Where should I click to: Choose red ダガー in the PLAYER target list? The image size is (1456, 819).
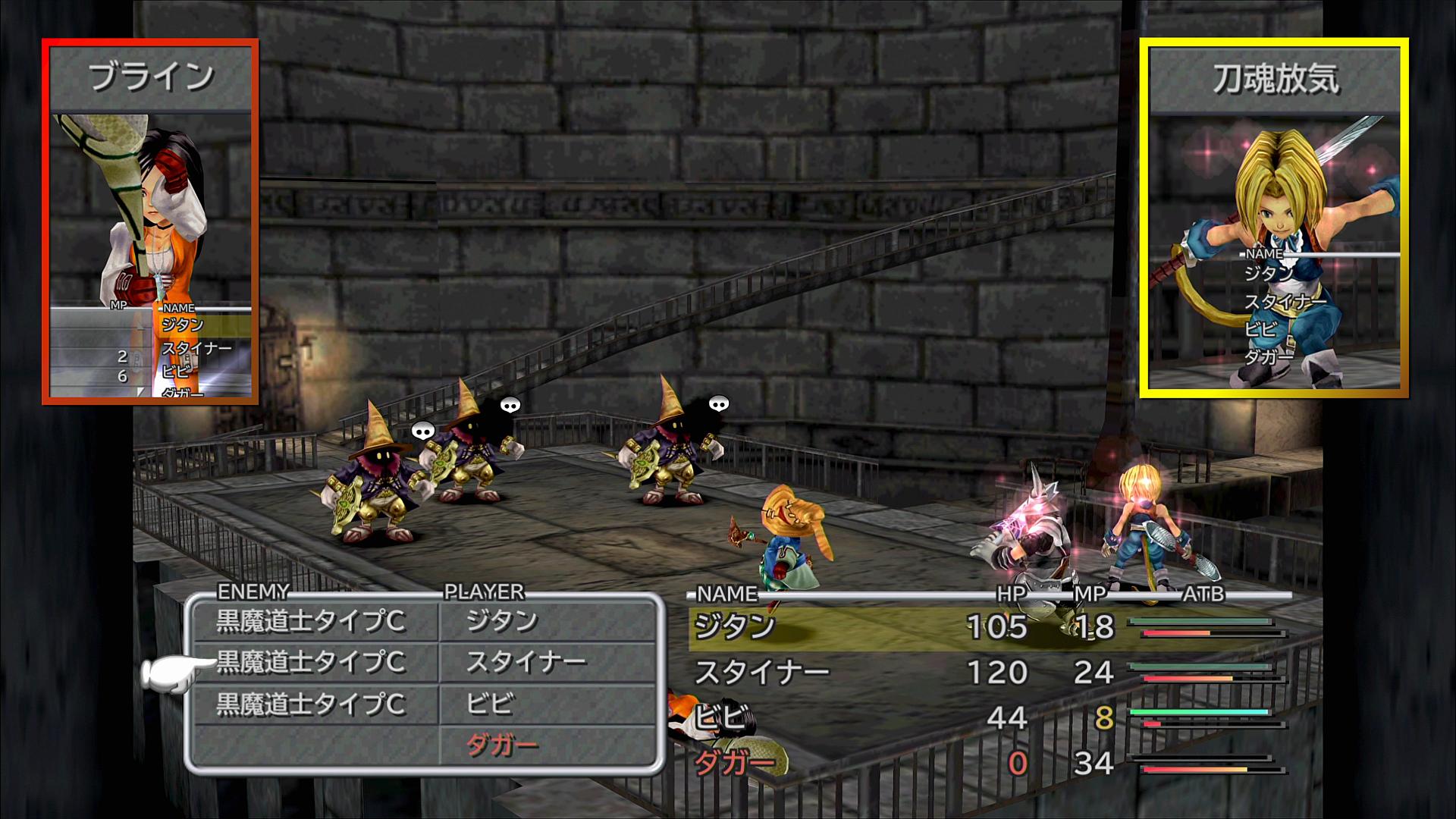coord(502,746)
